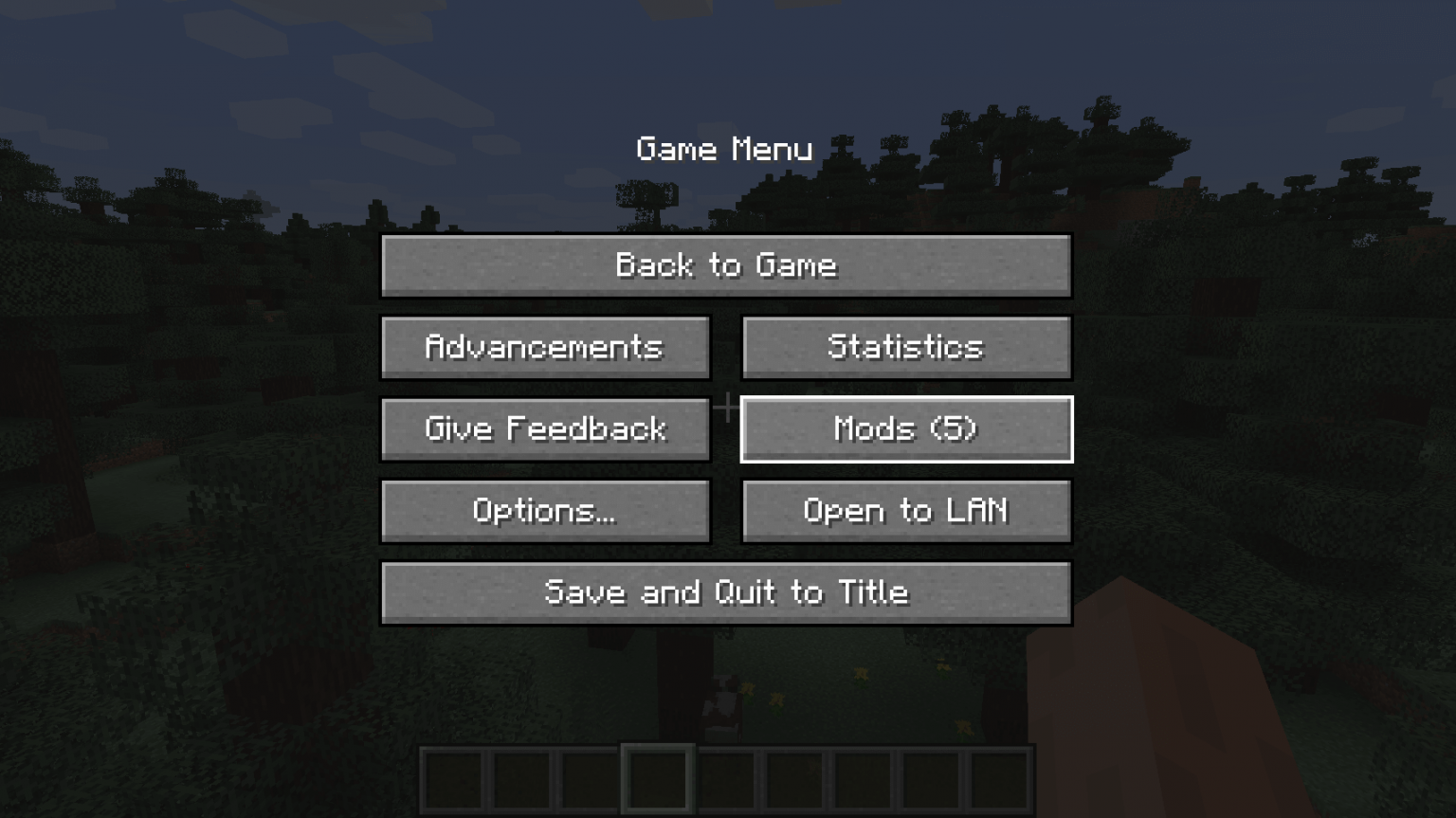
Task: Click the crosshair in screen center
Action: point(726,407)
